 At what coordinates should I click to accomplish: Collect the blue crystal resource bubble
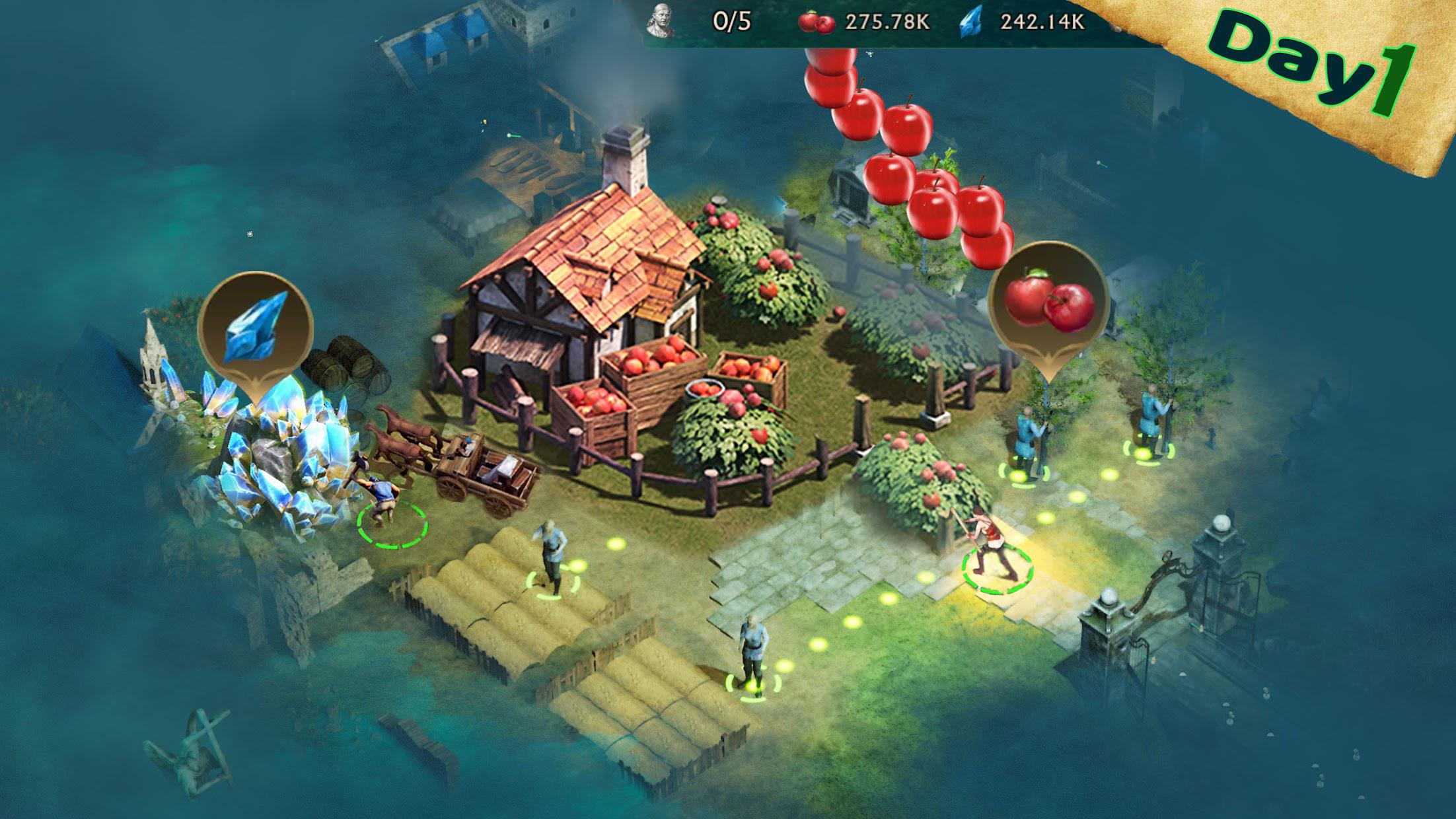pyautogui.click(x=255, y=328)
